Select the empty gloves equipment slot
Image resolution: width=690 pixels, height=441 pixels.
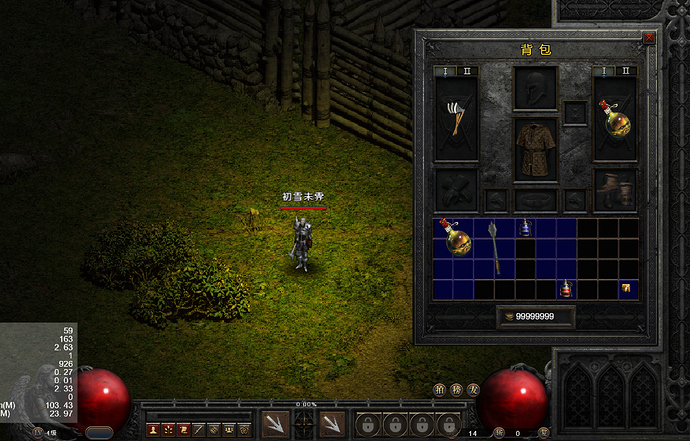pos(455,189)
